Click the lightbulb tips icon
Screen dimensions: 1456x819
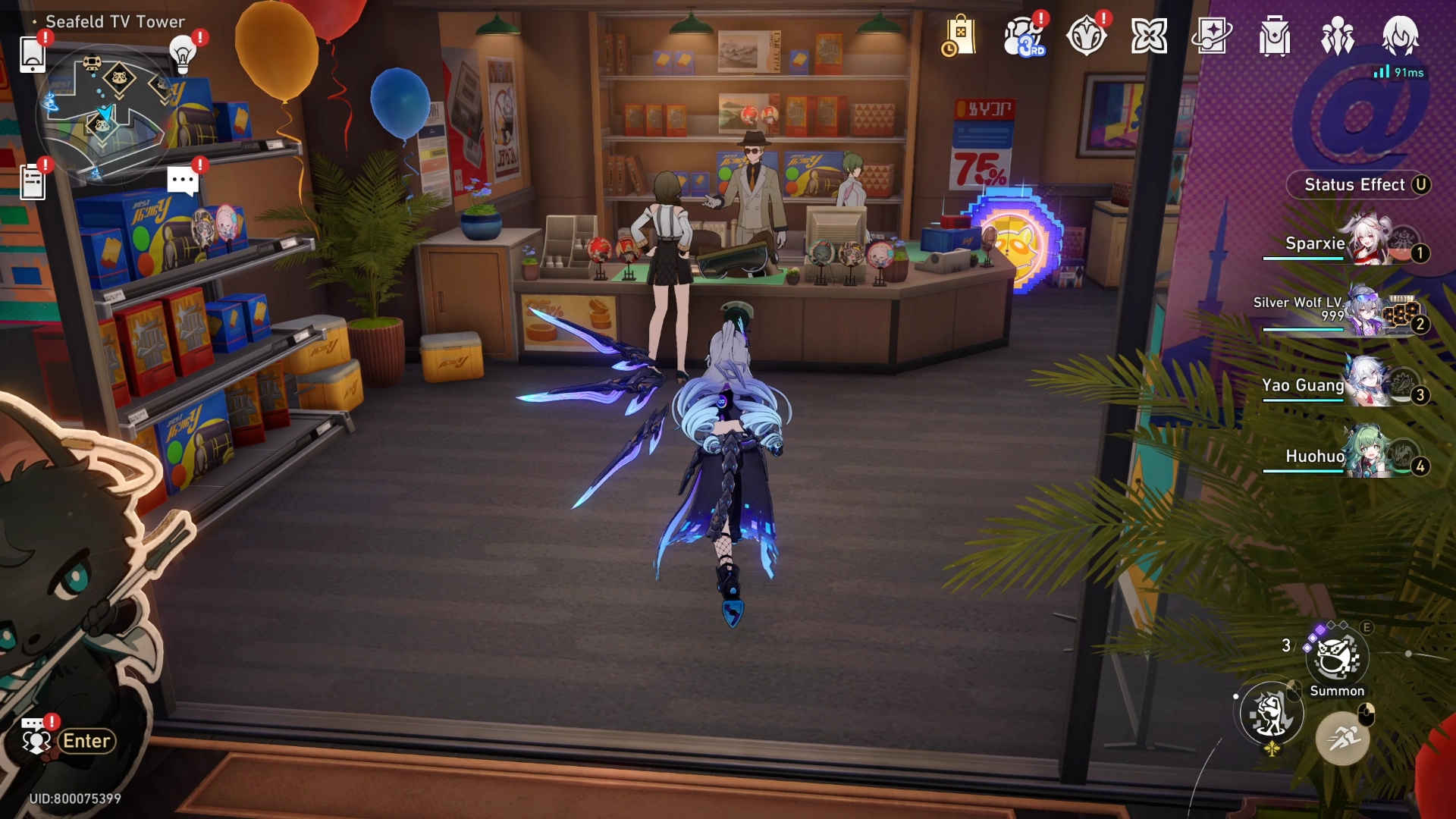183,54
